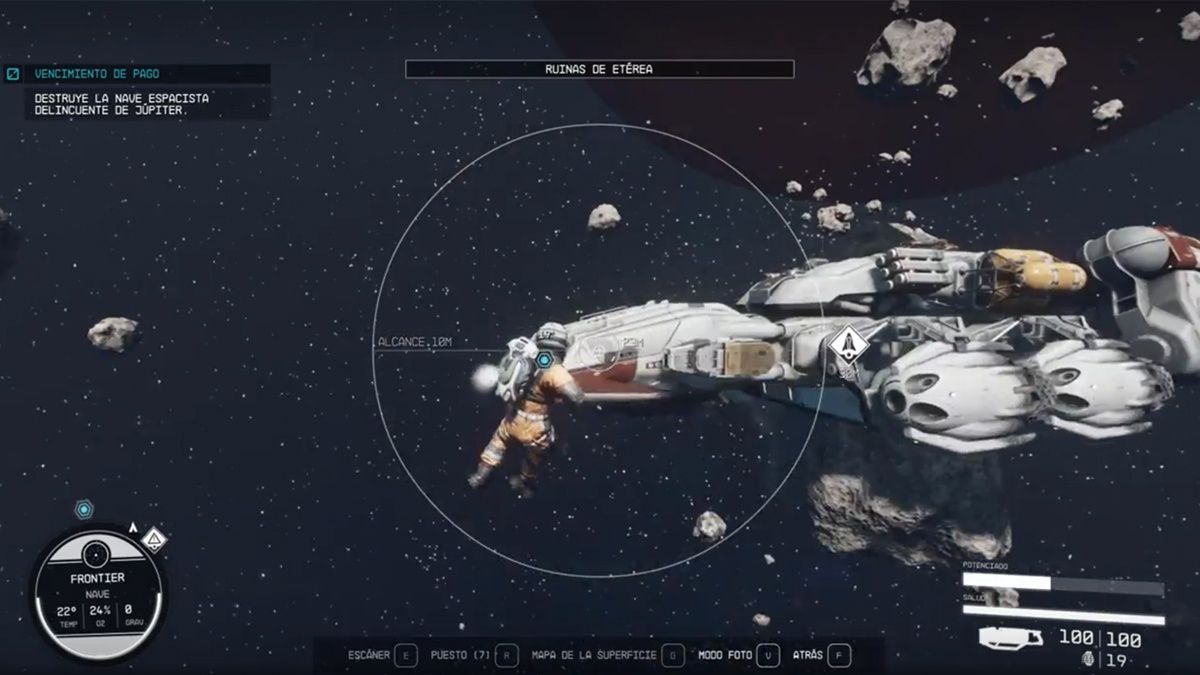Select the Vencimiento de Pago quest tracker
The width and height of the screenshot is (1200, 675).
click(x=96, y=74)
